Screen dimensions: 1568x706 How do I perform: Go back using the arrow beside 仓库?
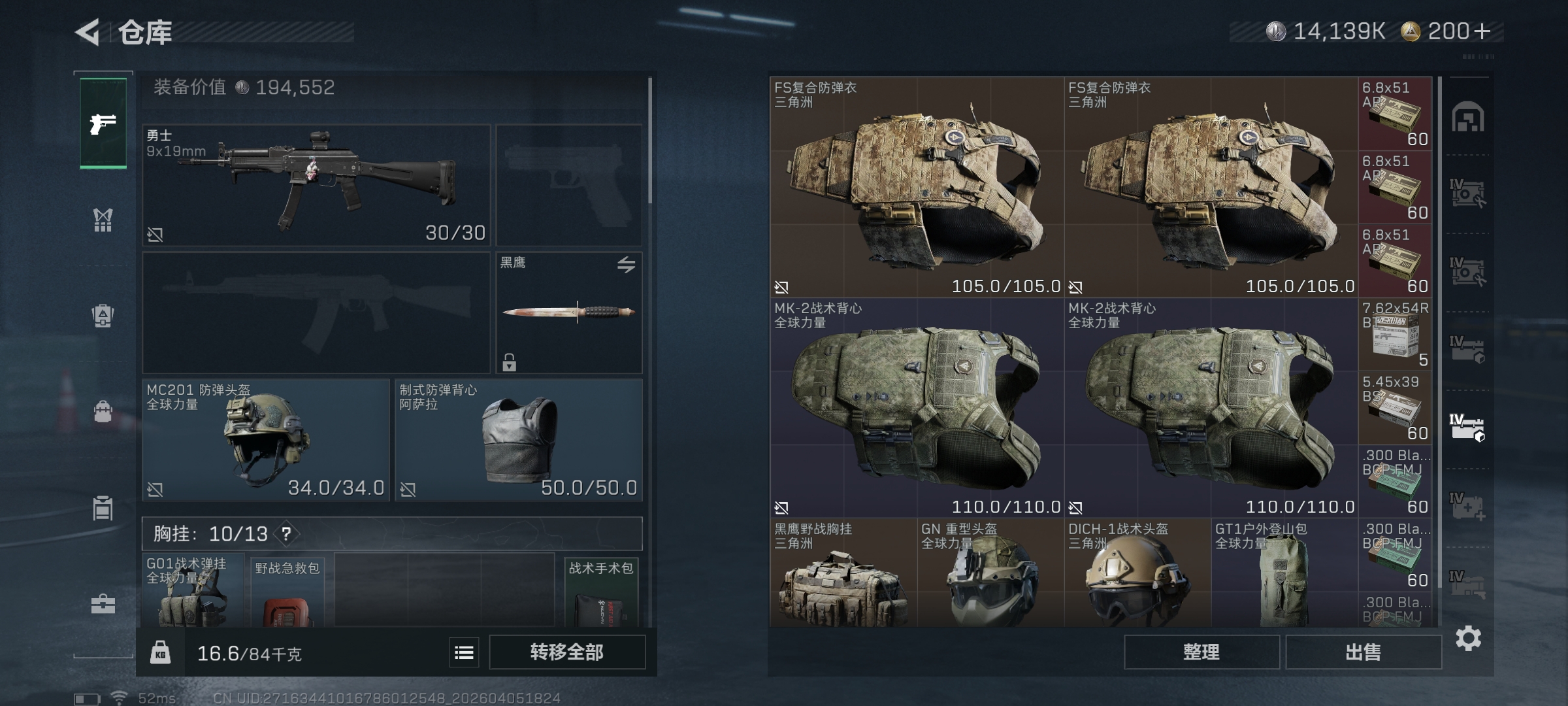[88, 32]
